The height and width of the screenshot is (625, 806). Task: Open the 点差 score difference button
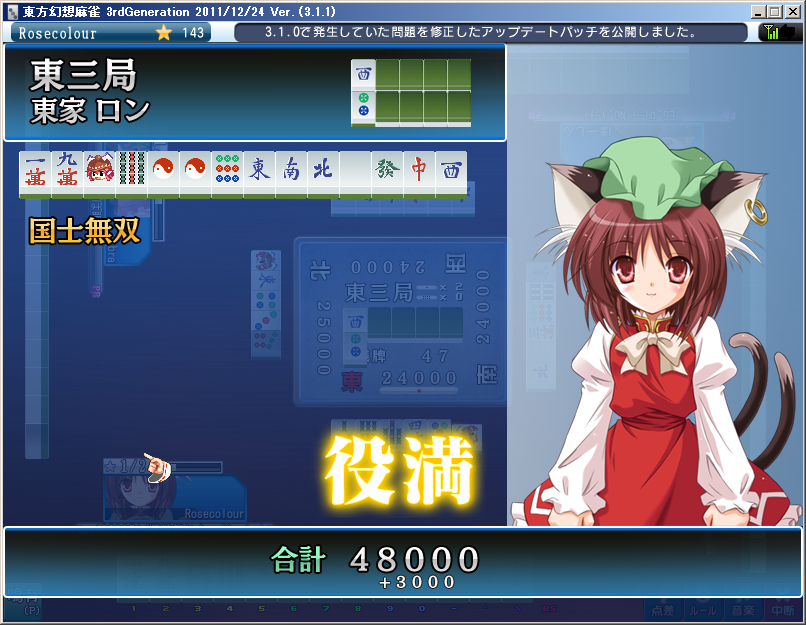click(664, 608)
